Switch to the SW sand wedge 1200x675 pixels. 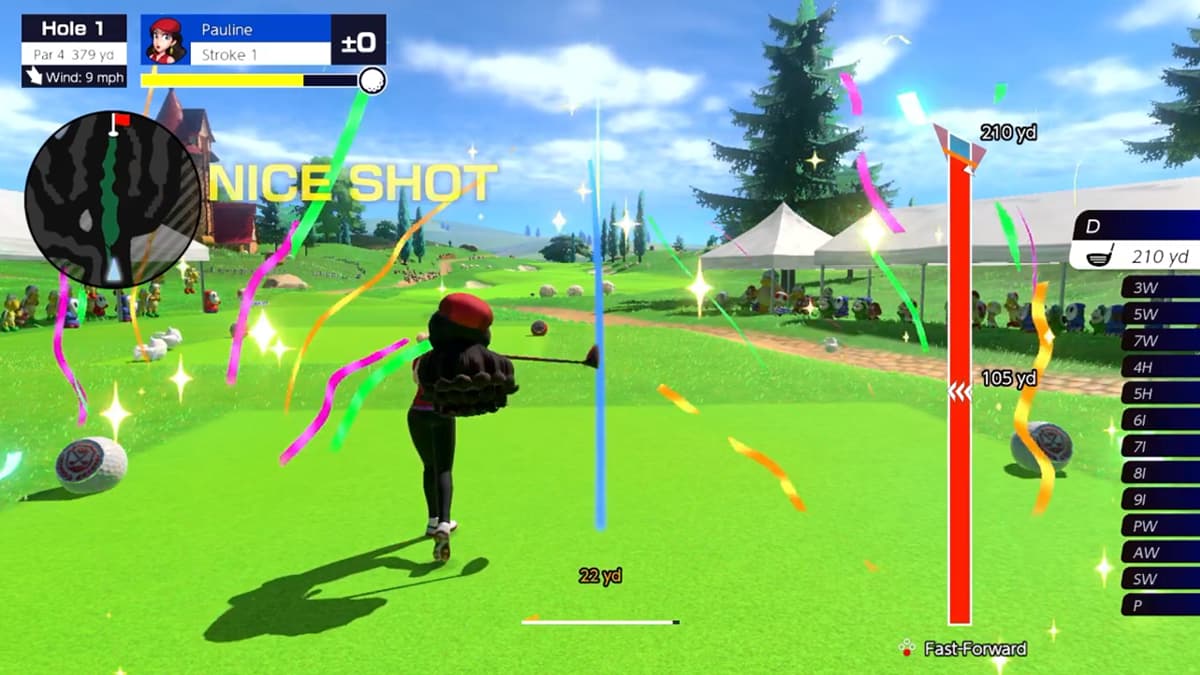point(1160,579)
